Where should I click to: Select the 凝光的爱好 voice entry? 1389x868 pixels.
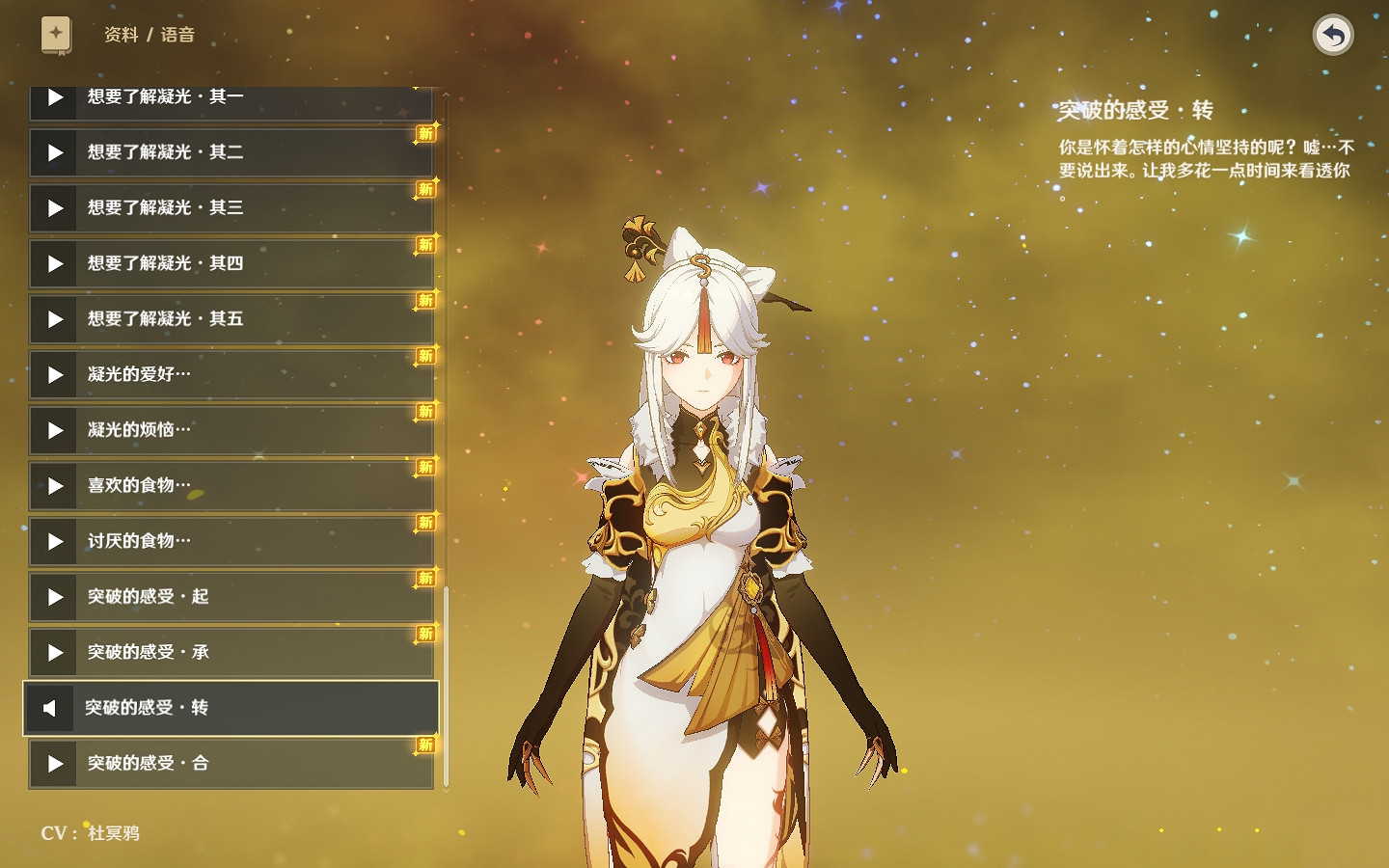pos(231,374)
